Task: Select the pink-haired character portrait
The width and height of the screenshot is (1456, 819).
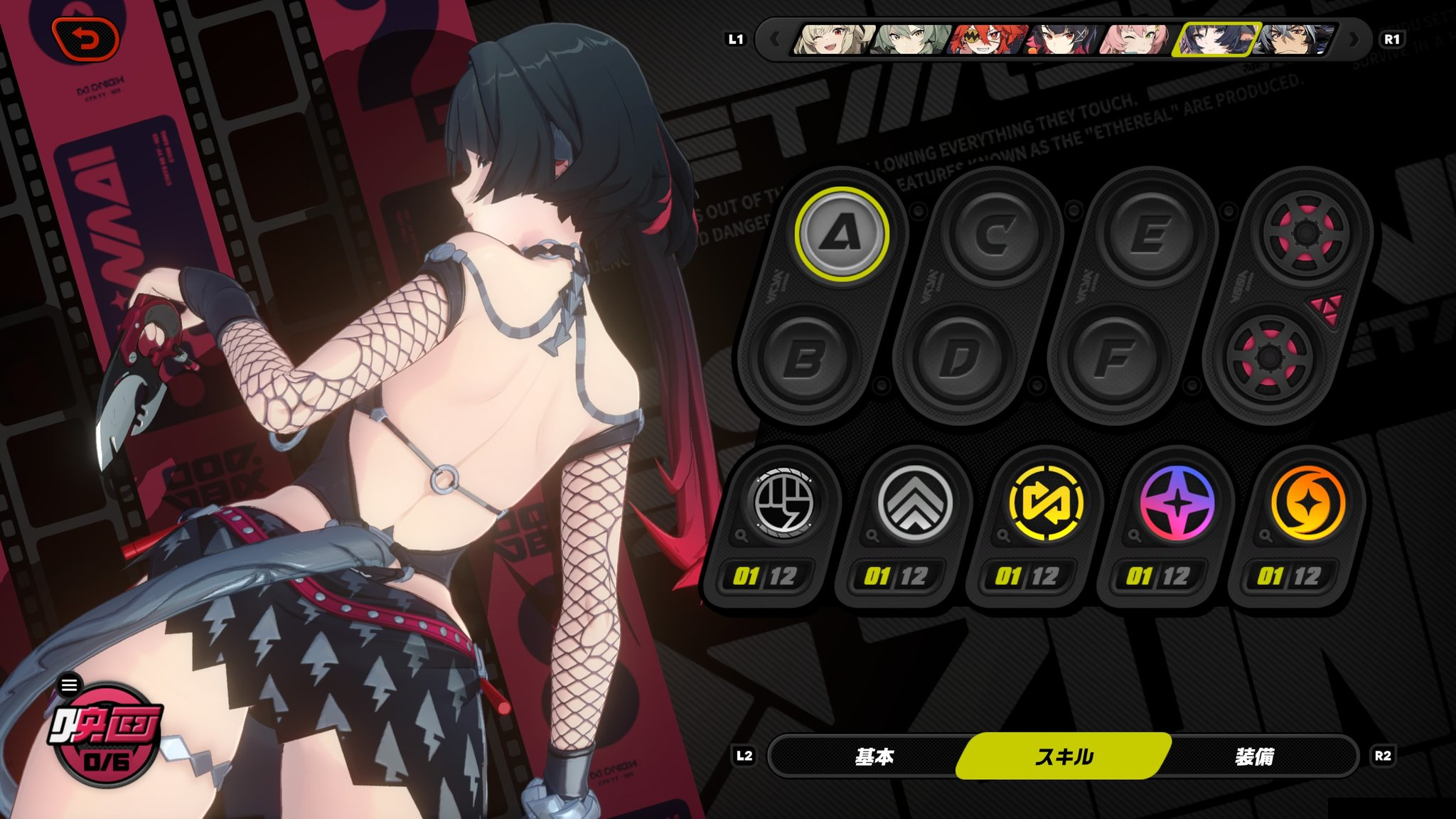Action: pos(1136,40)
